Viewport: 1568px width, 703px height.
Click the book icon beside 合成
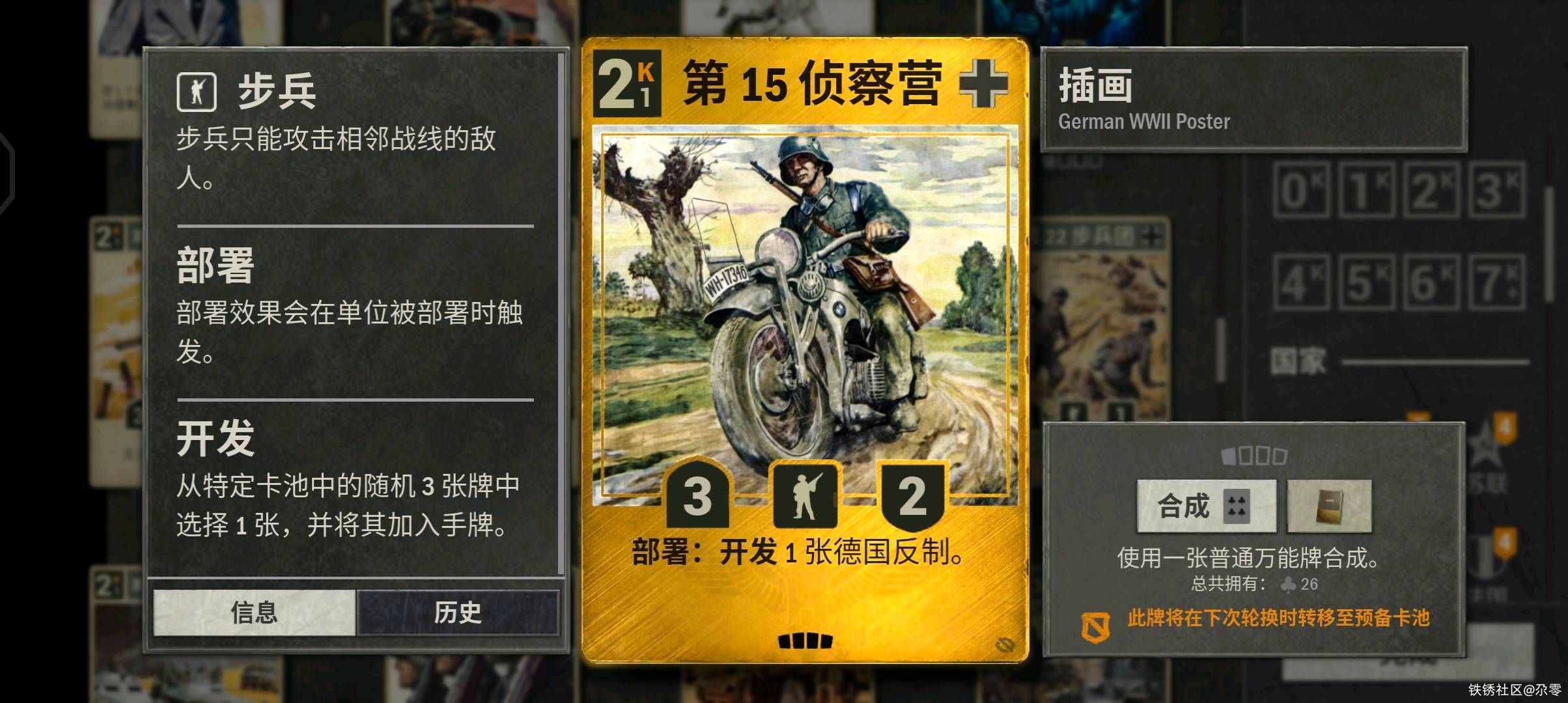tap(1329, 506)
